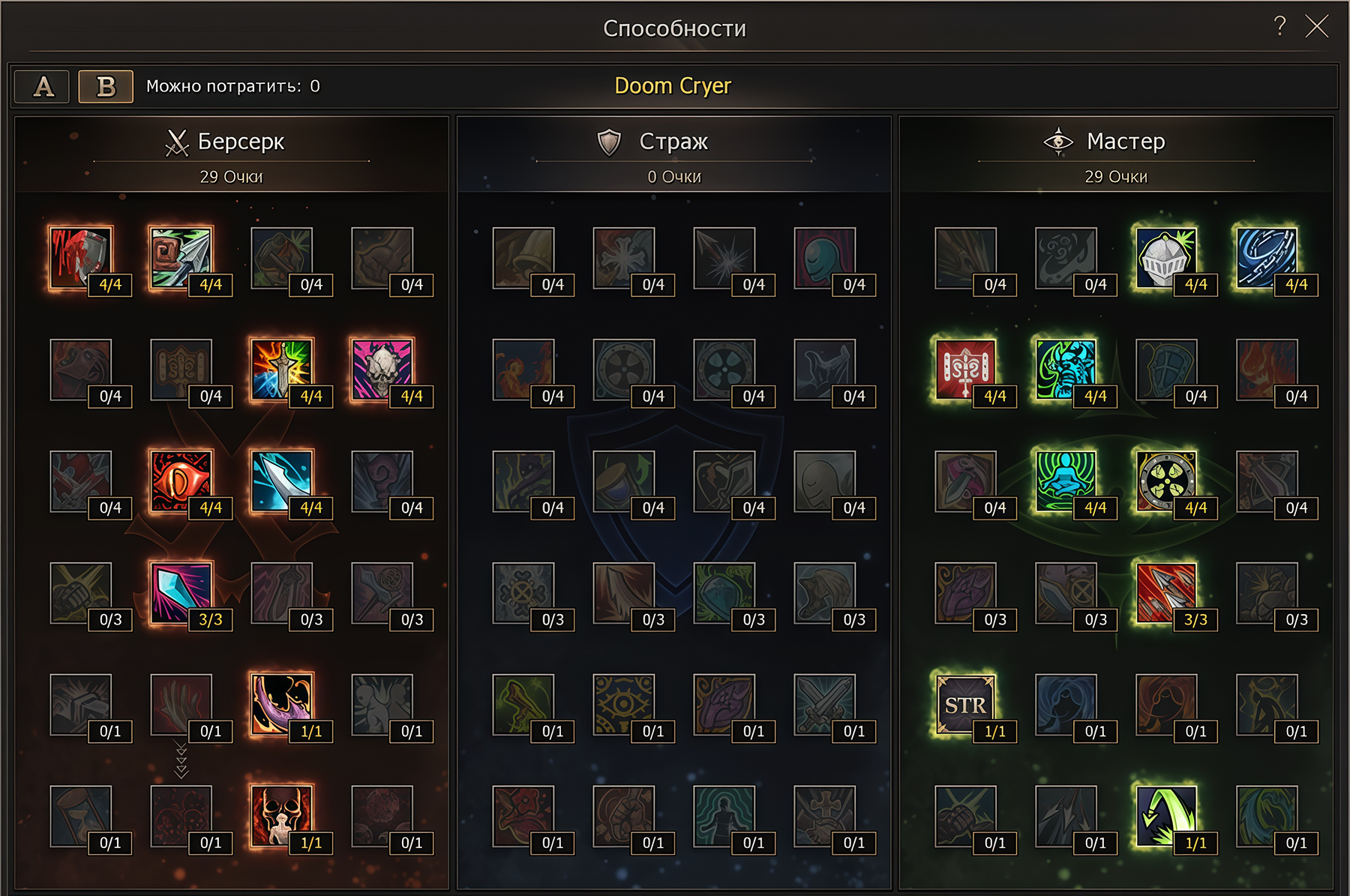This screenshot has height=896, width=1350.
Task: Switch to skill loadout B
Action: (x=103, y=86)
